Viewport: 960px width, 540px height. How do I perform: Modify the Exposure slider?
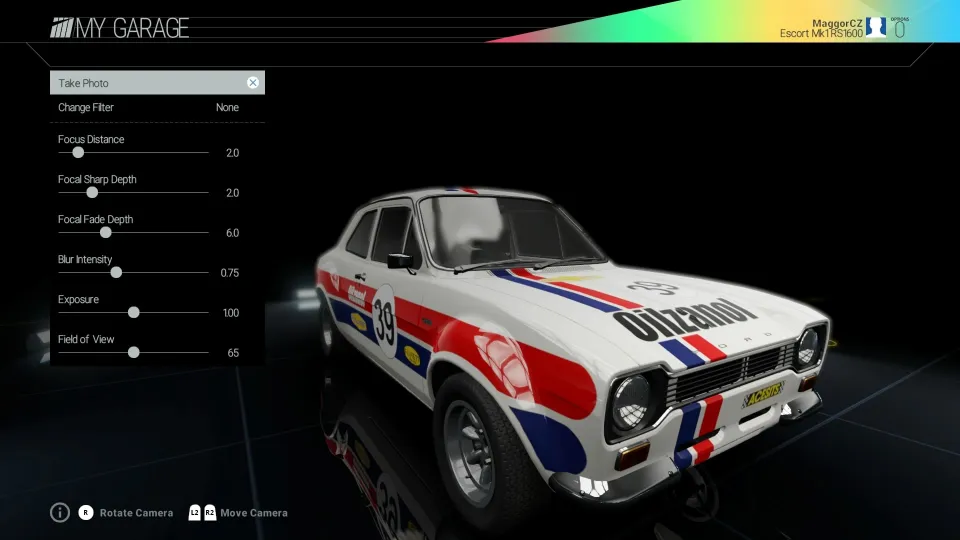133,312
